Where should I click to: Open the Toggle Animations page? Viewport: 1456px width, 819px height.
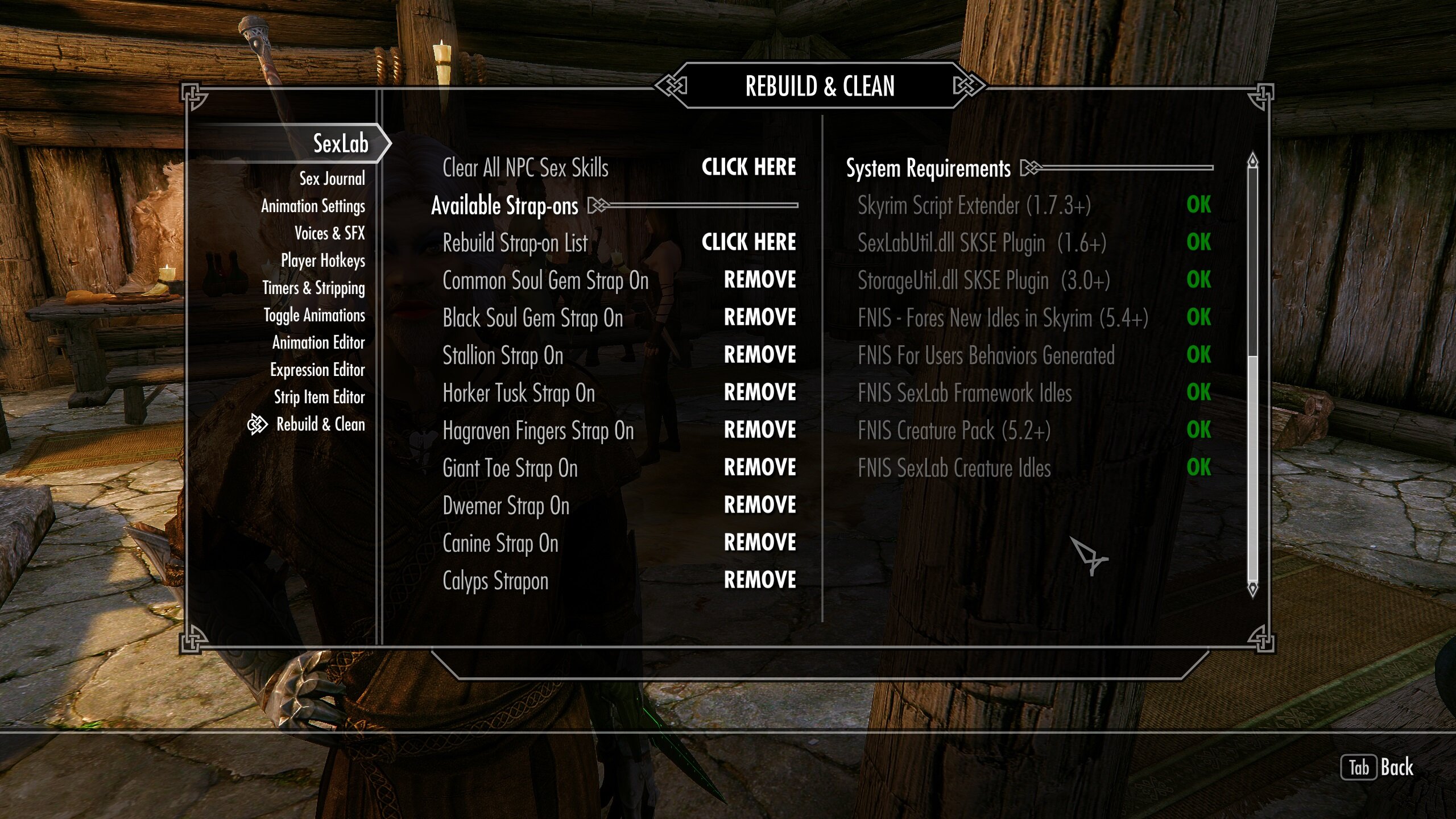tap(314, 315)
